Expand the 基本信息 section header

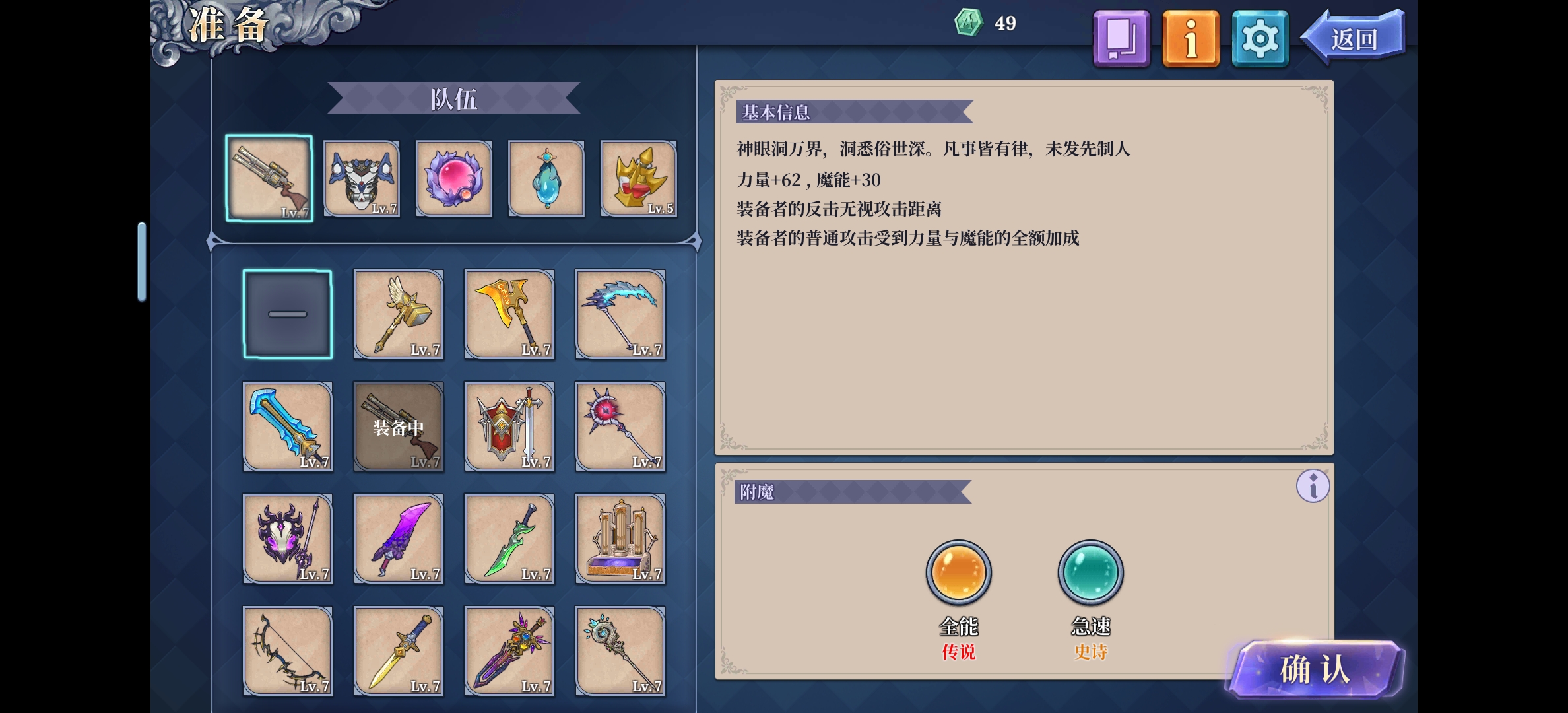coord(775,113)
